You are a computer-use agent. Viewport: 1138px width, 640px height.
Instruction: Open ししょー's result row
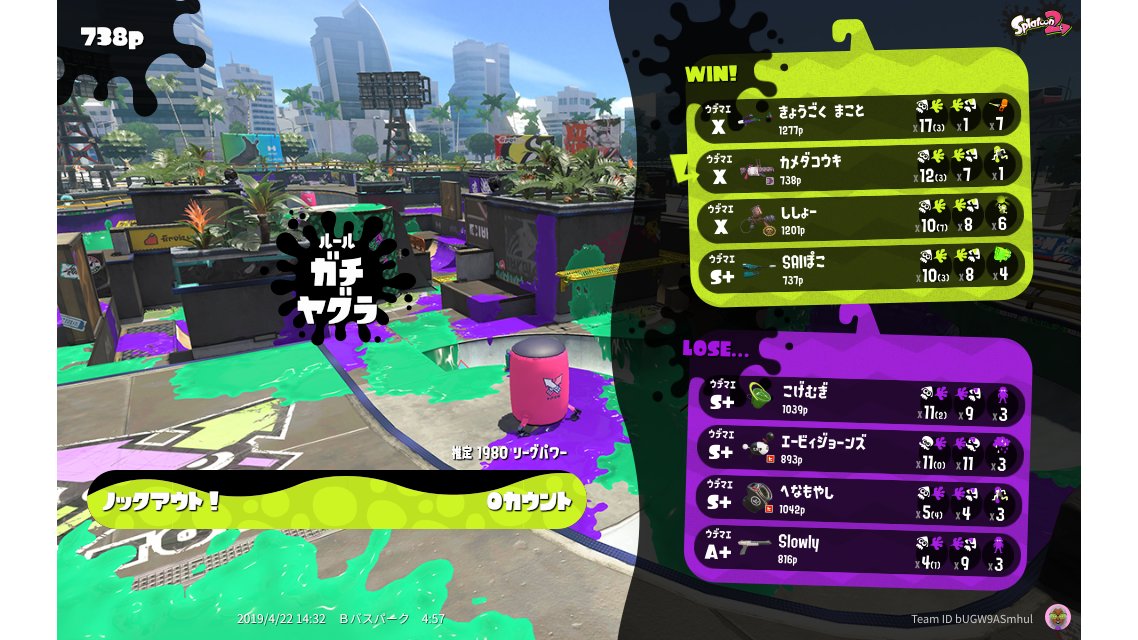click(x=860, y=216)
